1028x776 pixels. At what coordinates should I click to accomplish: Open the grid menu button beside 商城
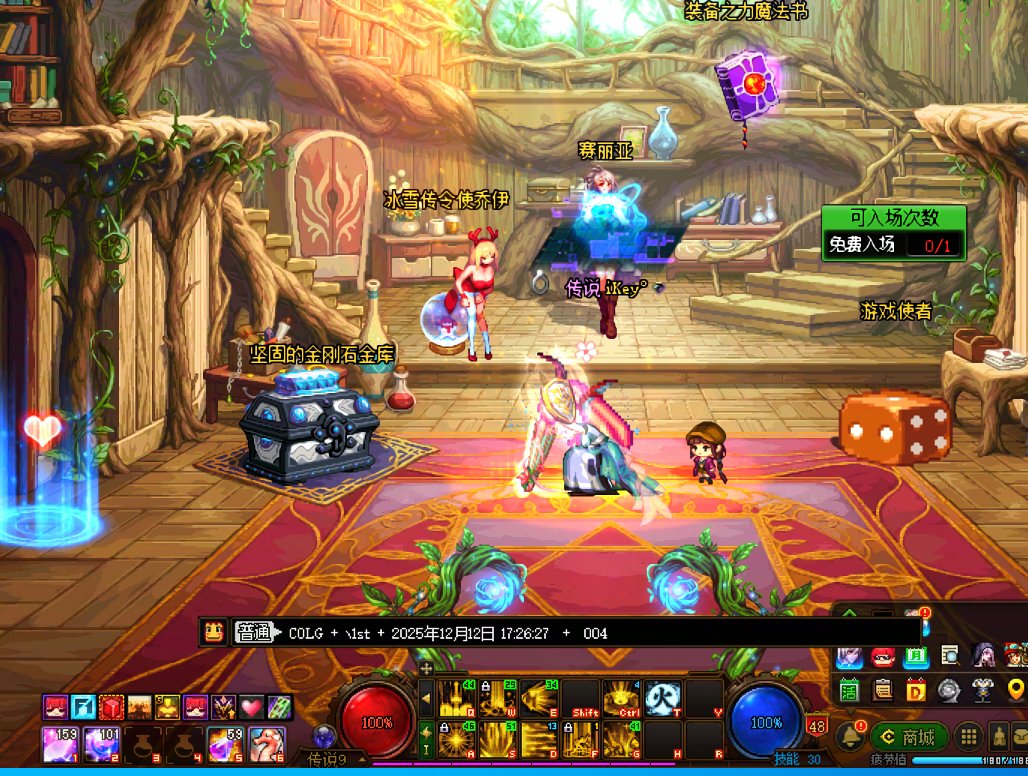(968, 737)
